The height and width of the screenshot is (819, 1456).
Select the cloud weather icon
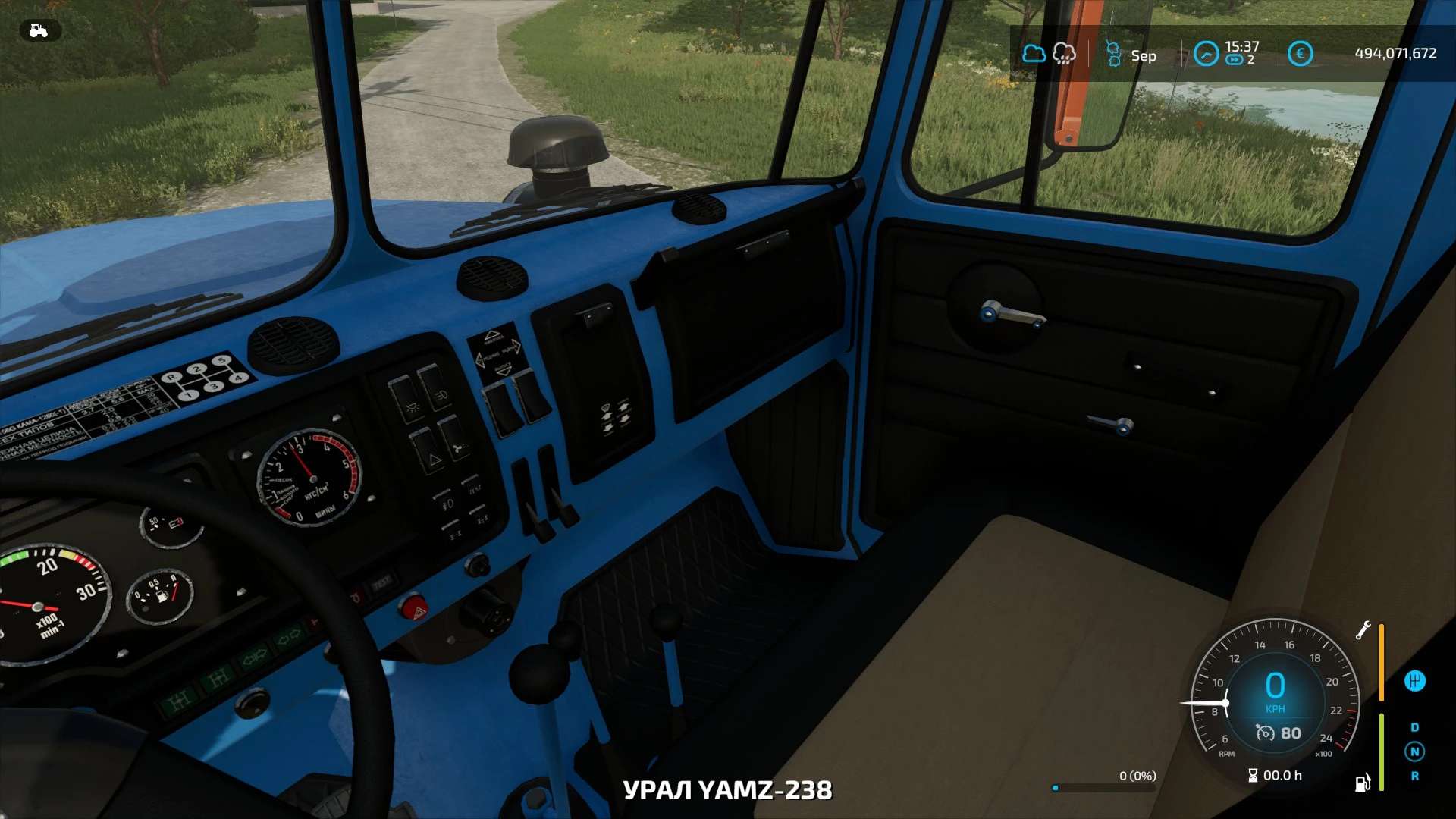click(x=1034, y=54)
